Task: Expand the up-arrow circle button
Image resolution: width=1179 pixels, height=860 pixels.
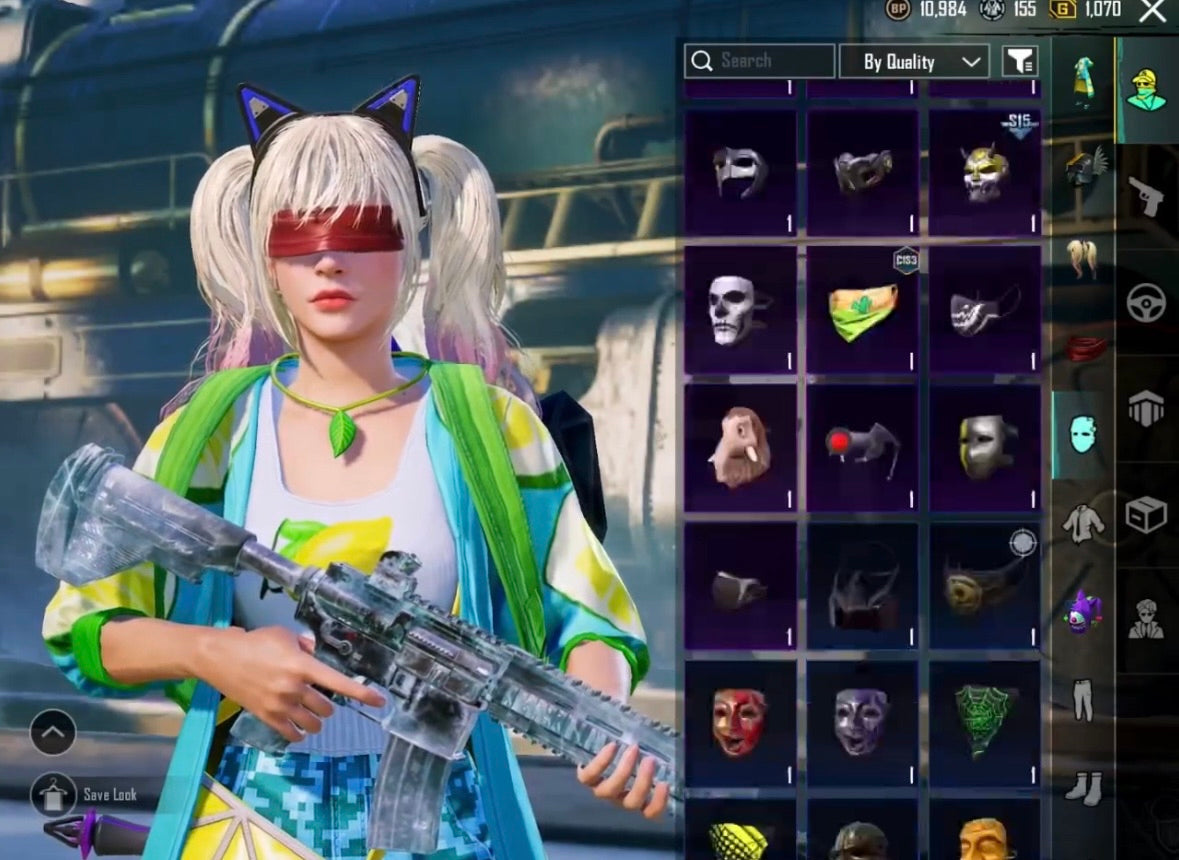Action: click(x=53, y=733)
